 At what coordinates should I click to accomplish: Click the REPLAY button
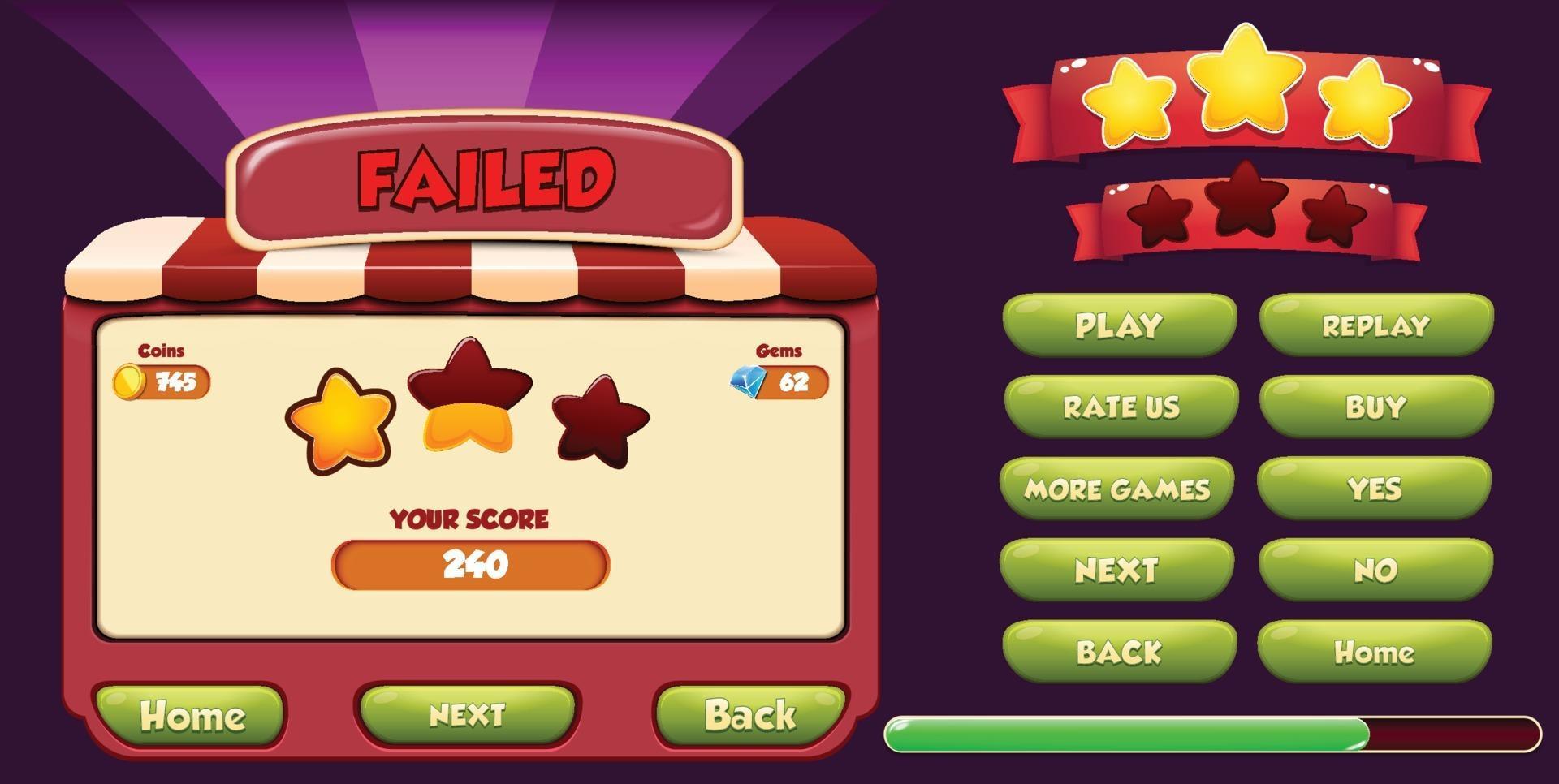[x=1376, y=325]
